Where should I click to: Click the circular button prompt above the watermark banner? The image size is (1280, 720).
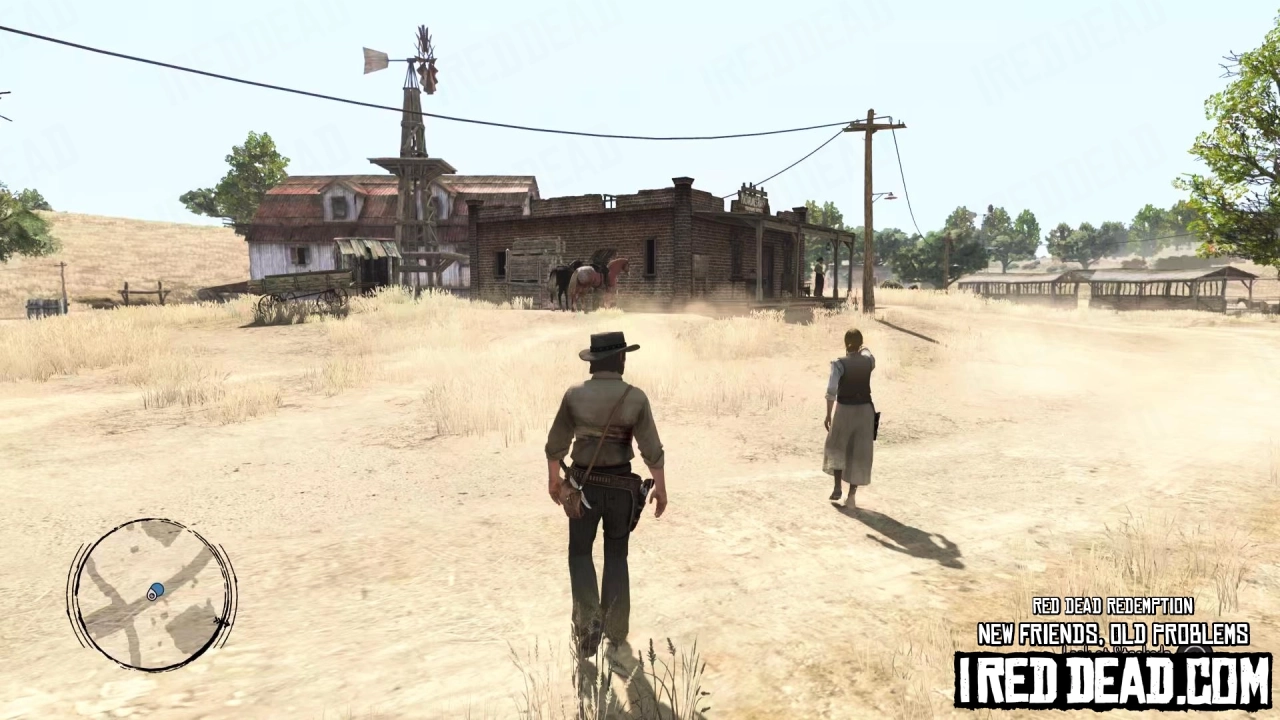1194,650
